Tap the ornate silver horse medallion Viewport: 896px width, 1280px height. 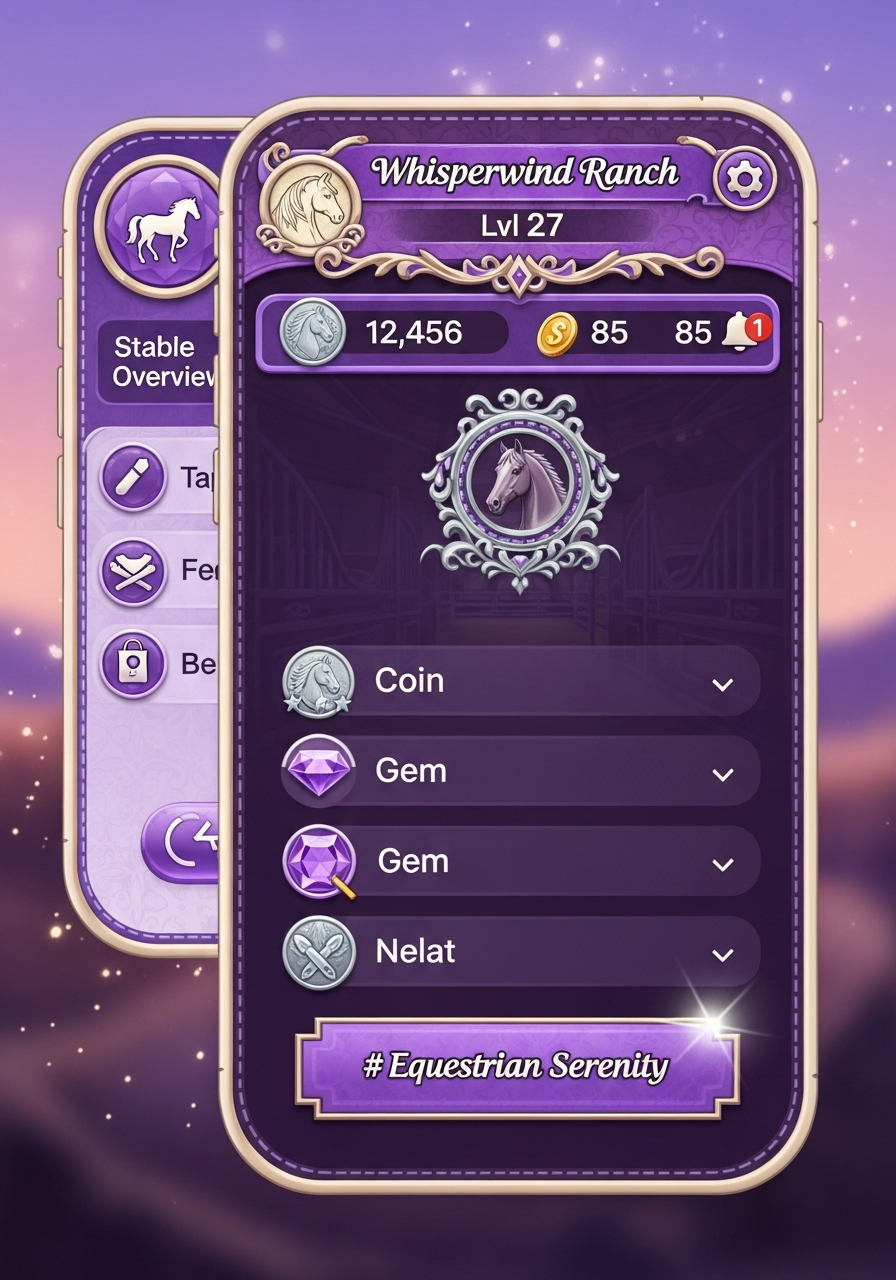(x=520, y=487)
